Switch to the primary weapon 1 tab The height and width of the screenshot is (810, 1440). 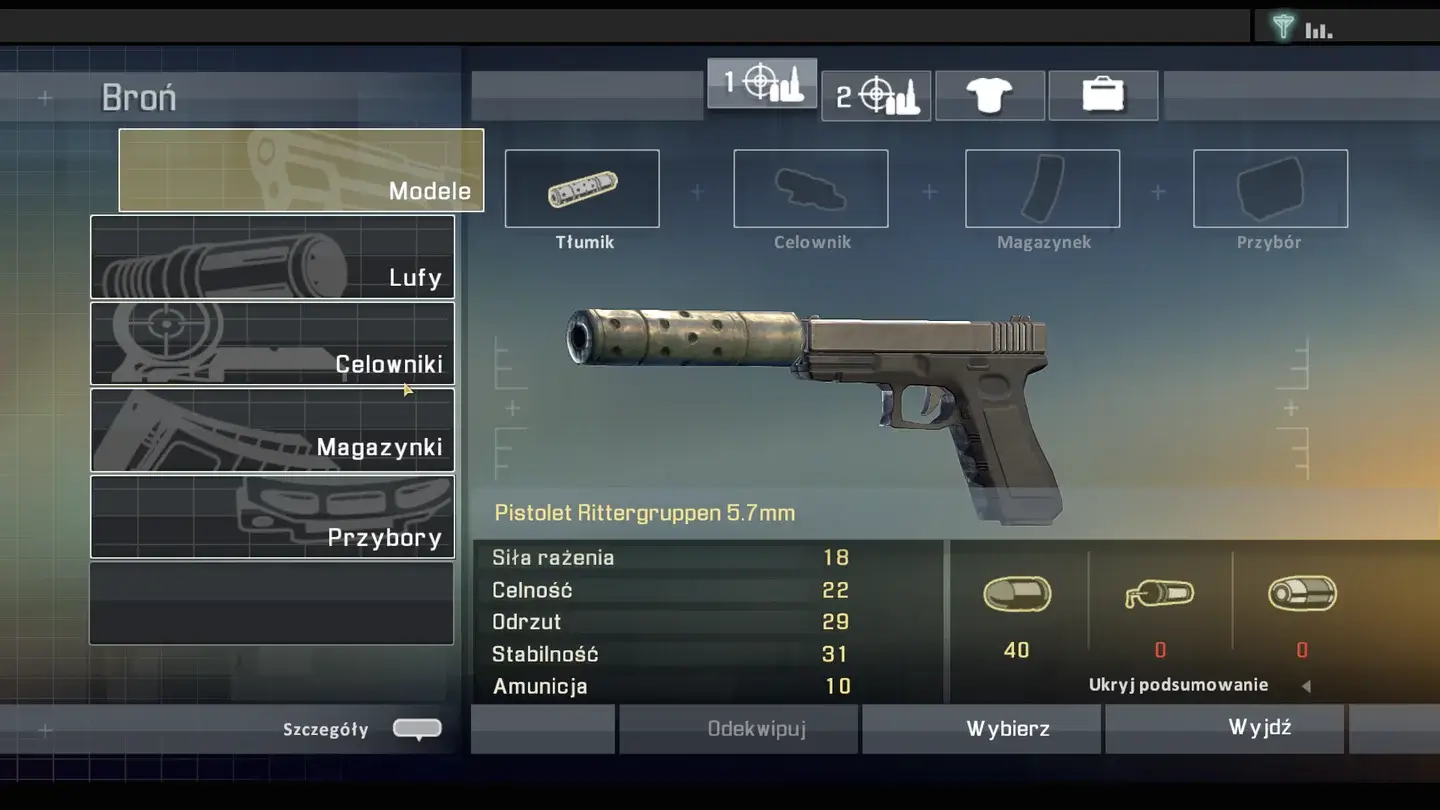point(762,84)
